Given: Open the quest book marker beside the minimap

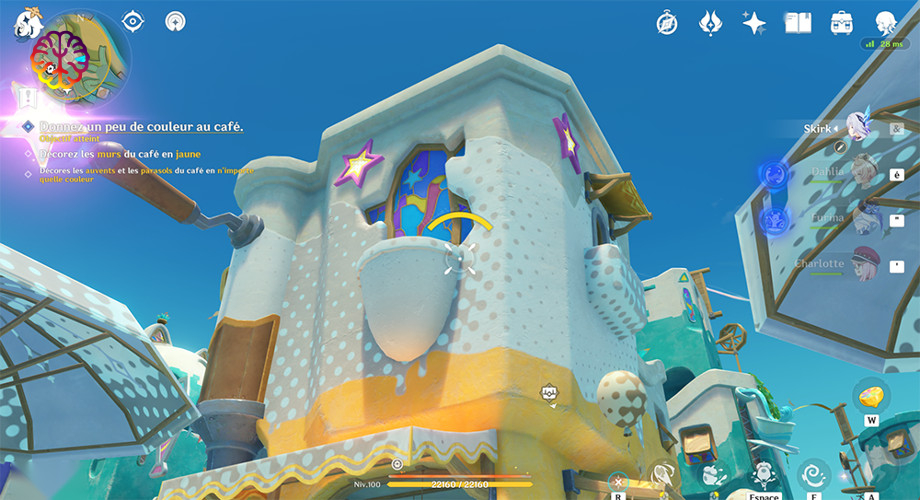Looking at the screenshot, I should tap(29, 99).
